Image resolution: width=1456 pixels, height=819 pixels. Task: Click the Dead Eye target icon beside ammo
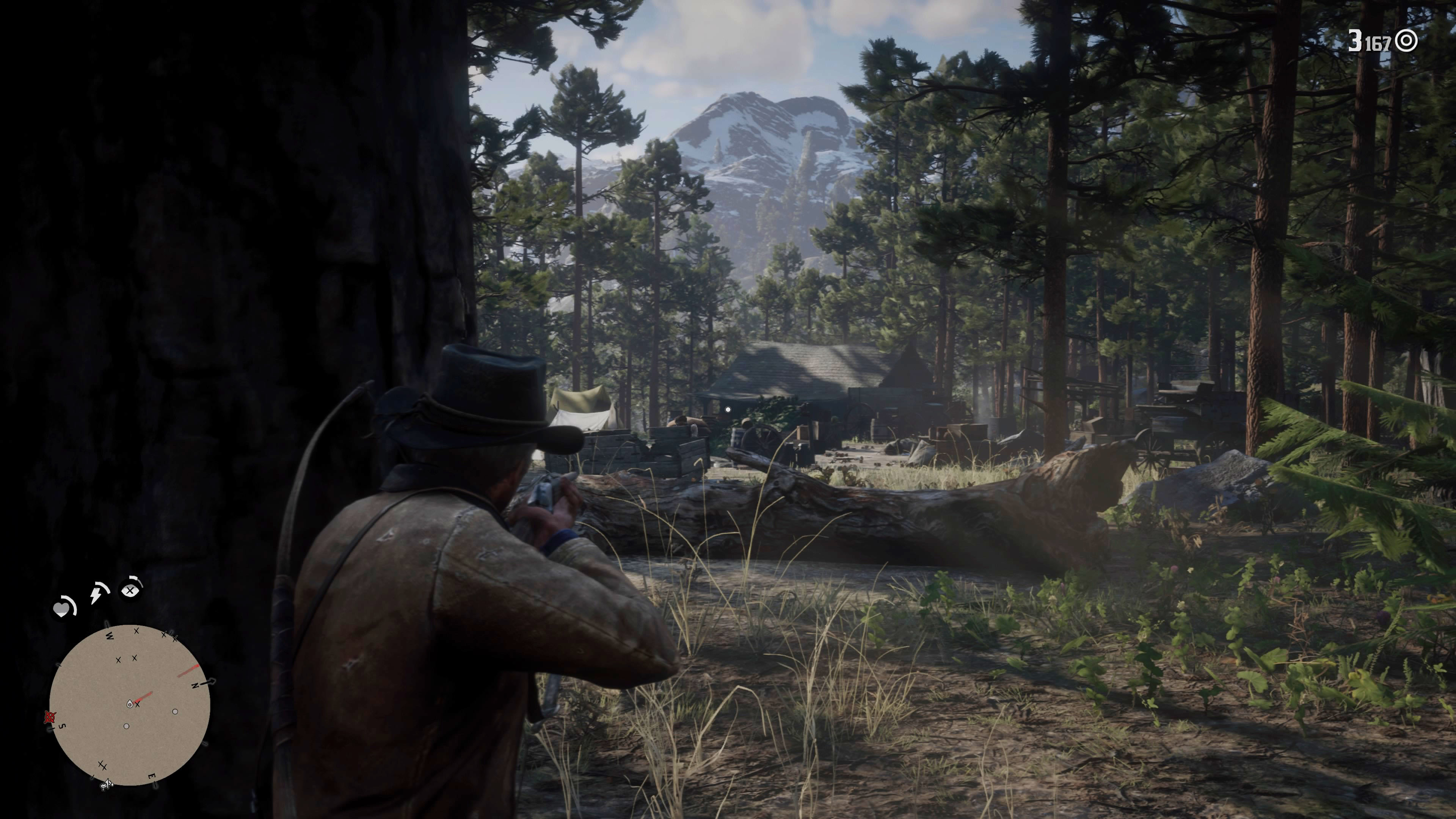(x=1406, y=41)
